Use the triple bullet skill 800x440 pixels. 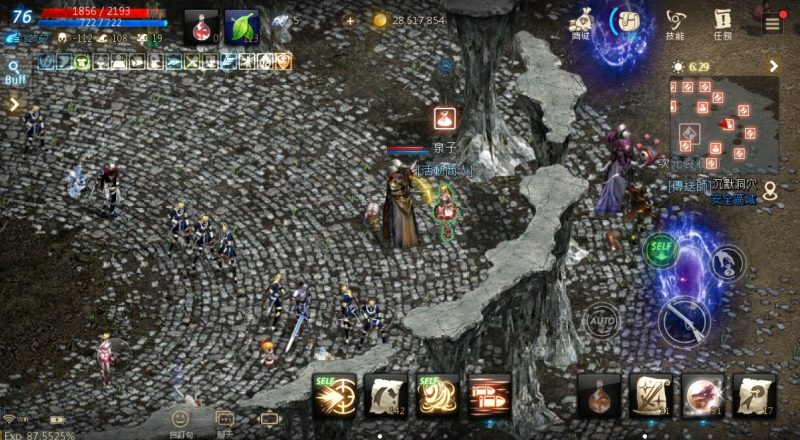click(x=490, y=396)
